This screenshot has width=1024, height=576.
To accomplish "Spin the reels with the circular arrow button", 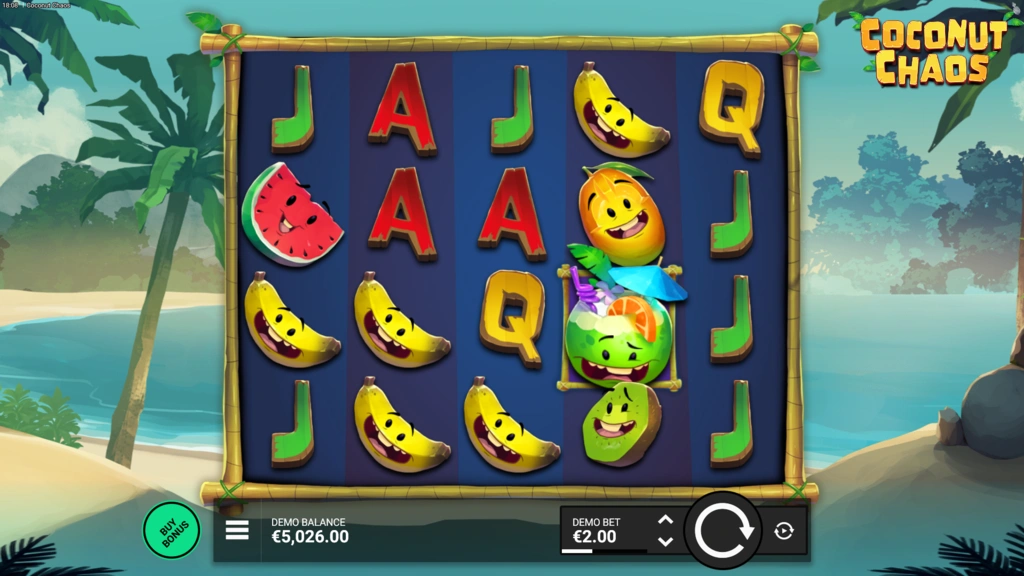I will click(x=723, y=530).
